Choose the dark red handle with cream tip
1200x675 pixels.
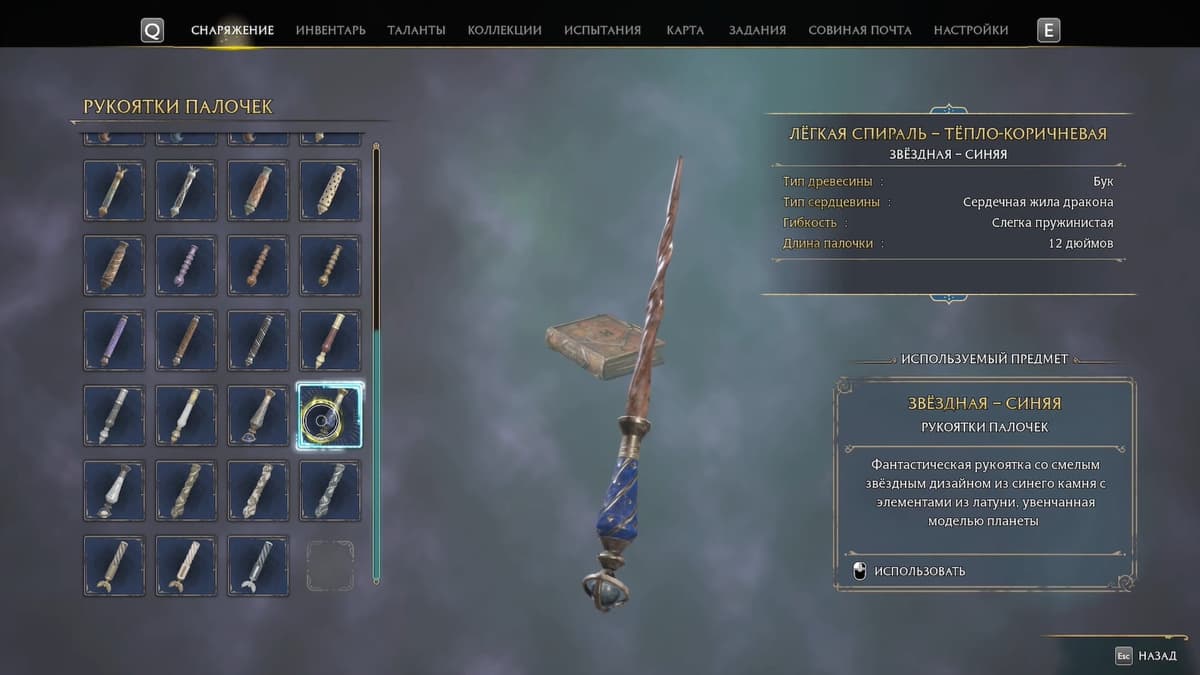point(330,340)
